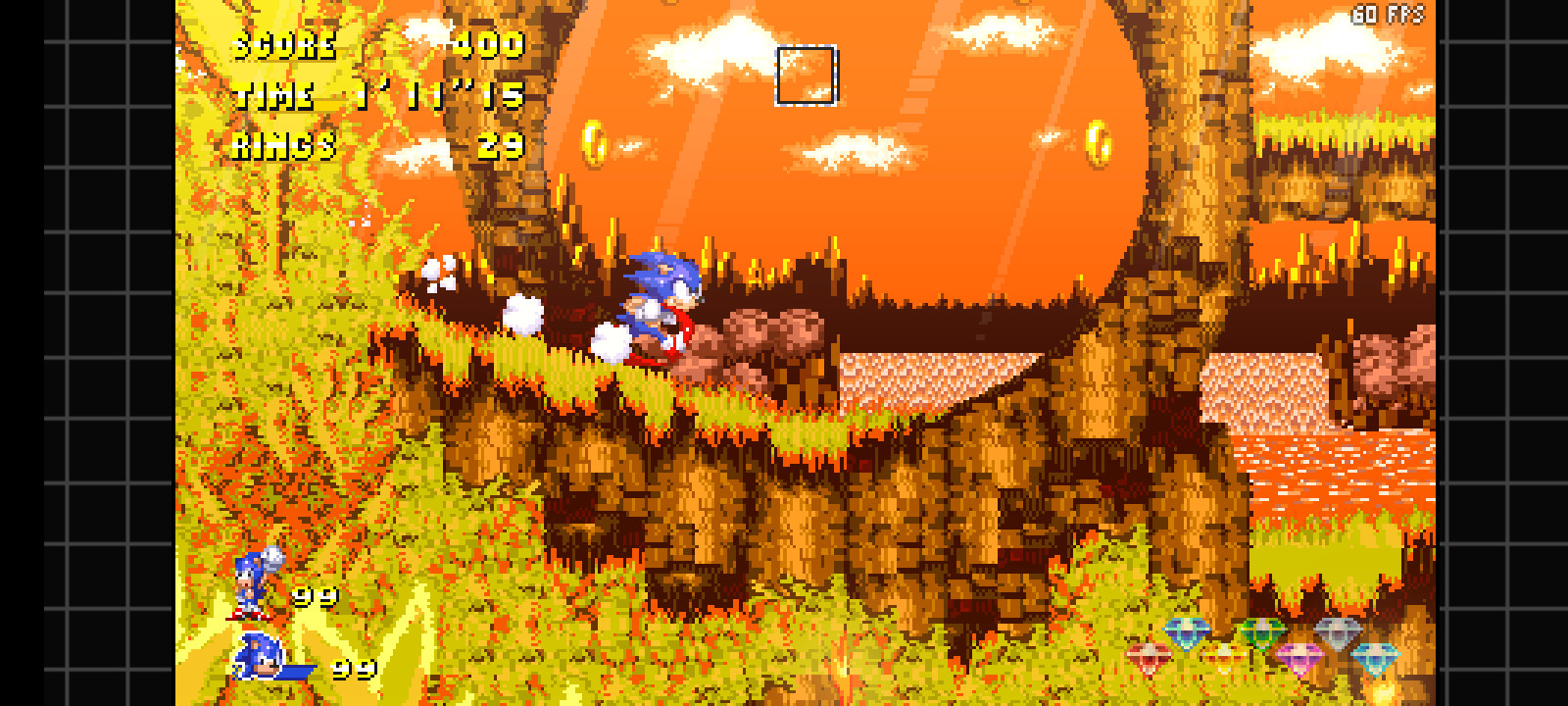The image size is (1568, 706).
Task: Click the silver Chaos Emerald
Action: pyautogui.click(x=1337, y=633)
